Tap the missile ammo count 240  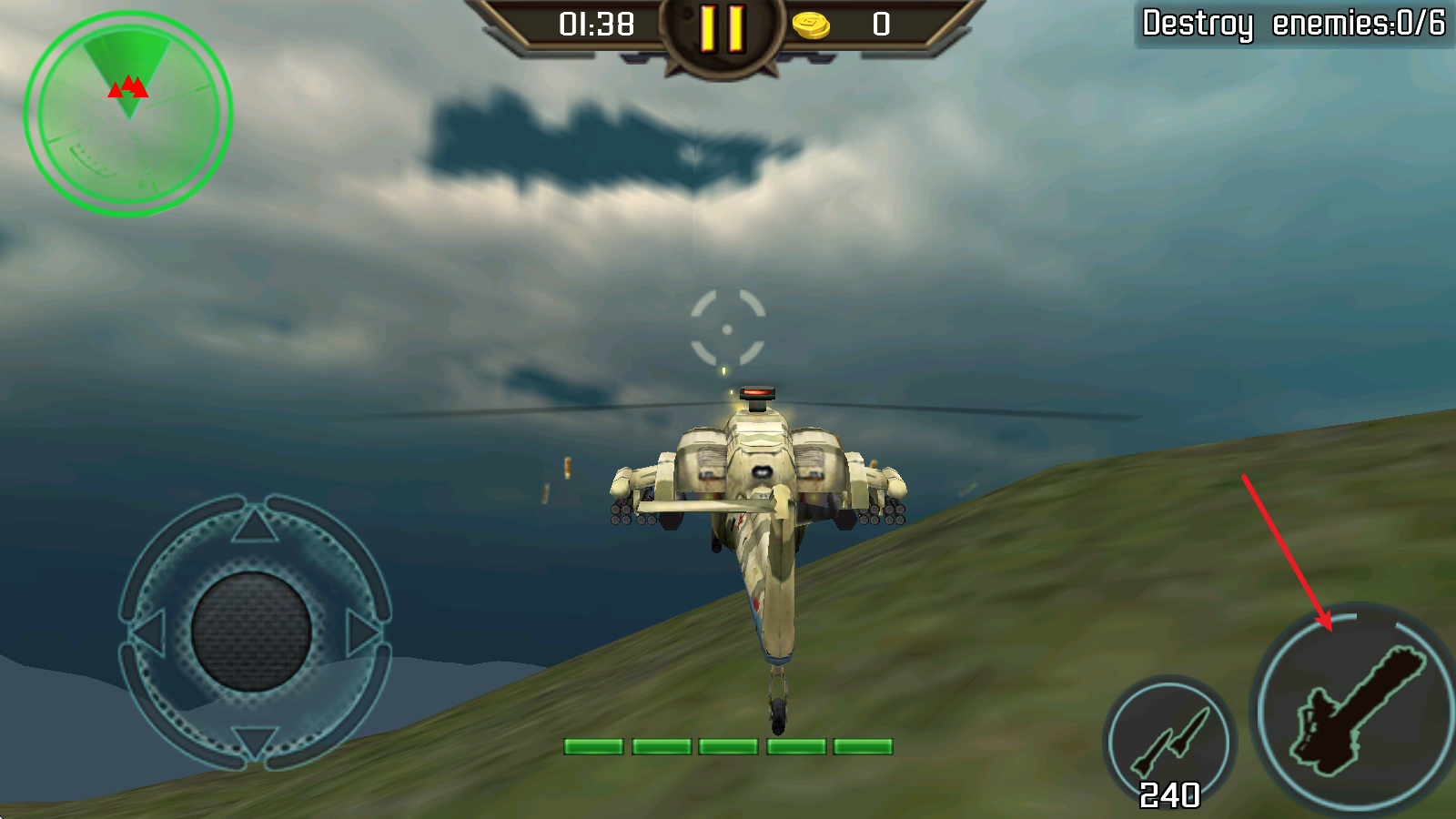coord(1168,792)
